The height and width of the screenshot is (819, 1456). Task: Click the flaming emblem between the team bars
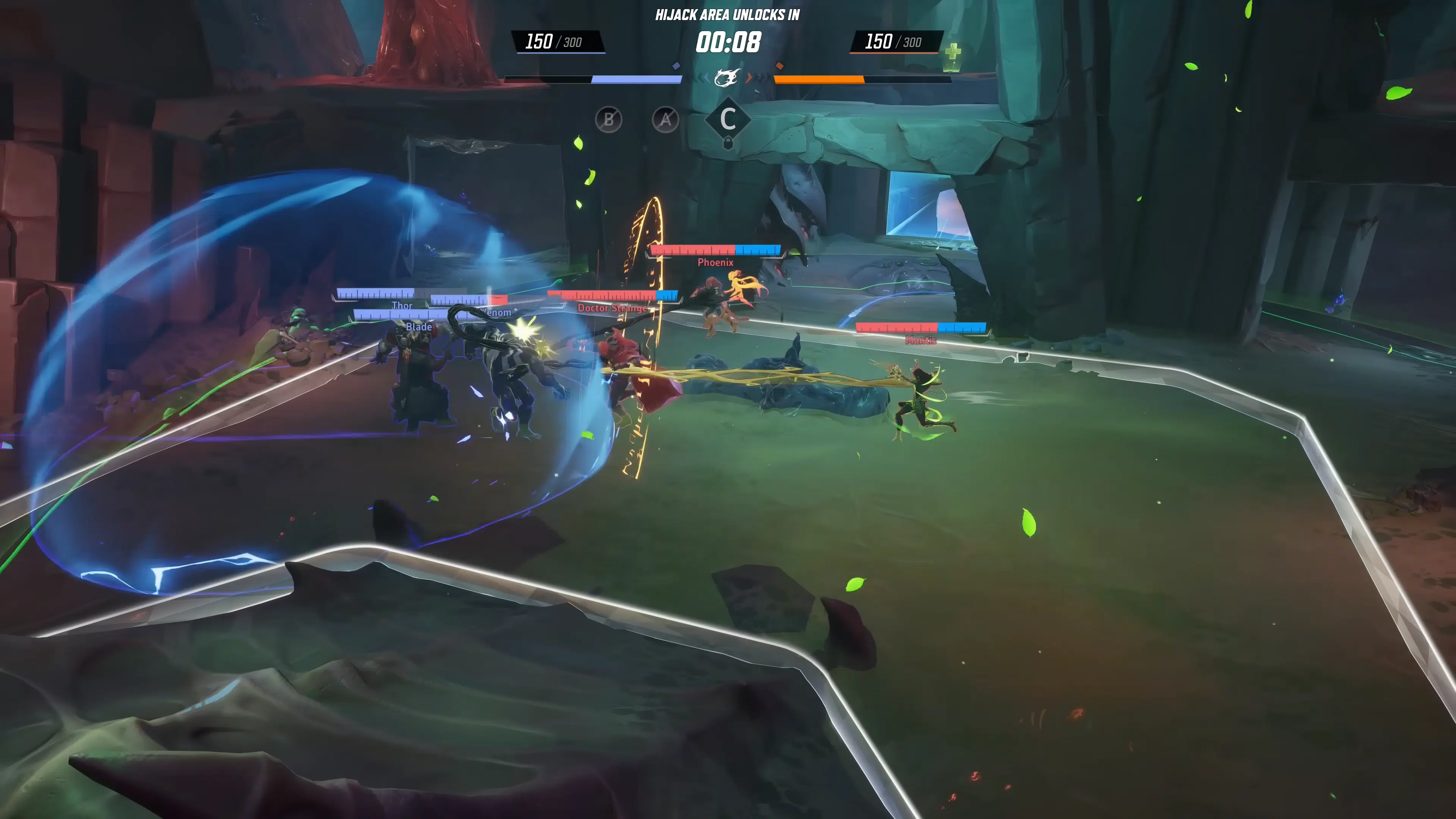point(726,78)
